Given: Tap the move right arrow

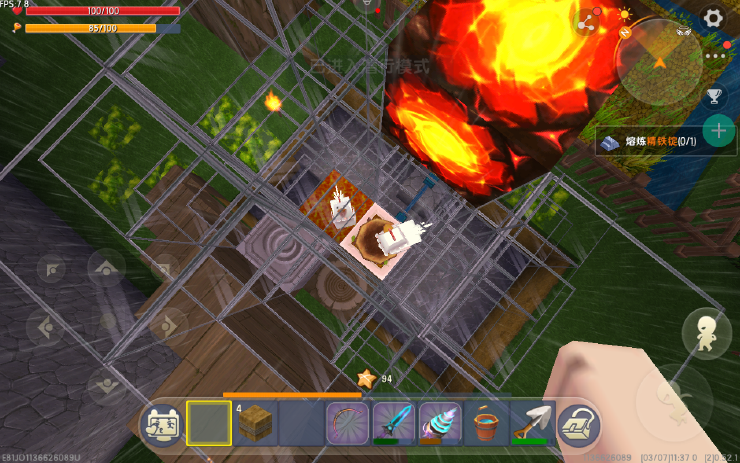Looking at the screenshot, I should [167, 325].
